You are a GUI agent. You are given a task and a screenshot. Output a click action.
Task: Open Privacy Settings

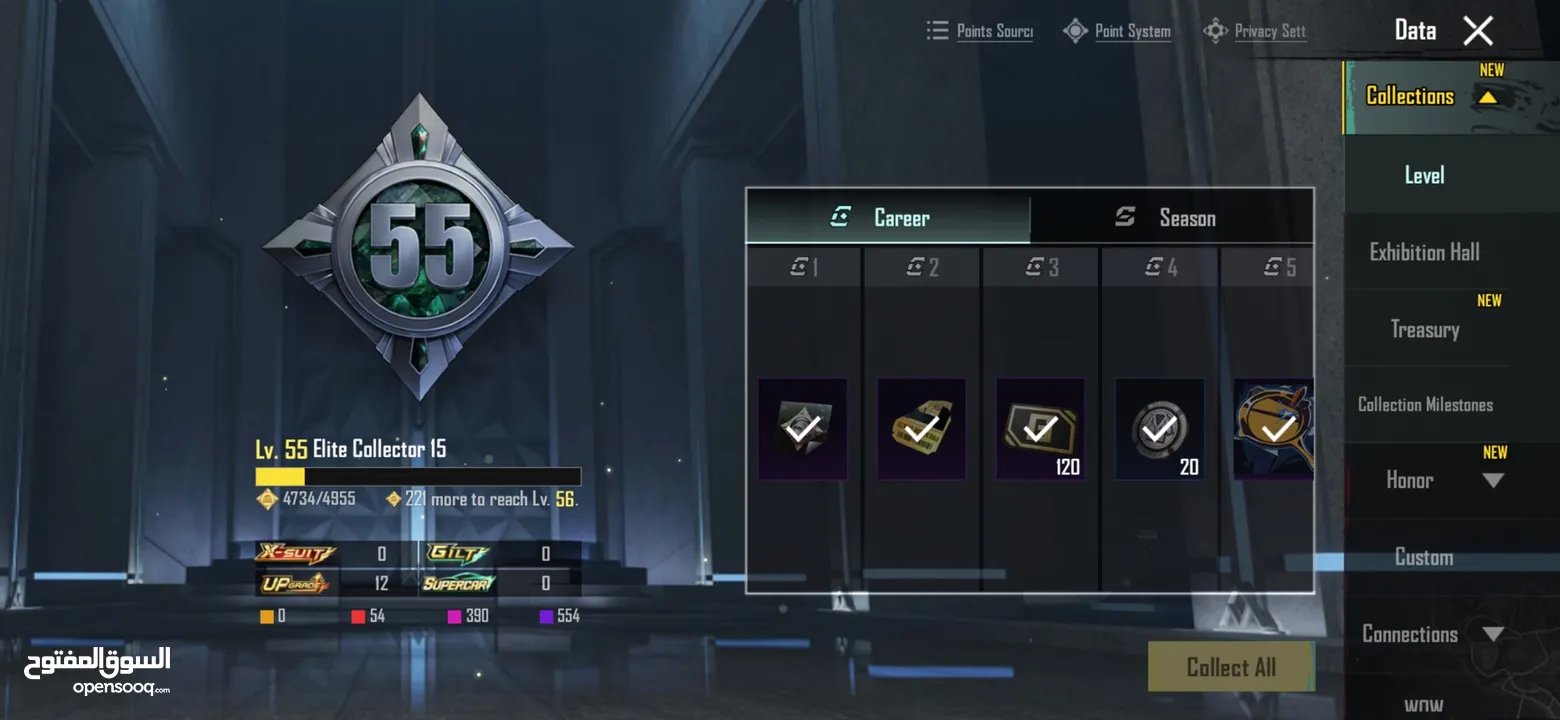pyautogui.click(x=1256, y=31)
